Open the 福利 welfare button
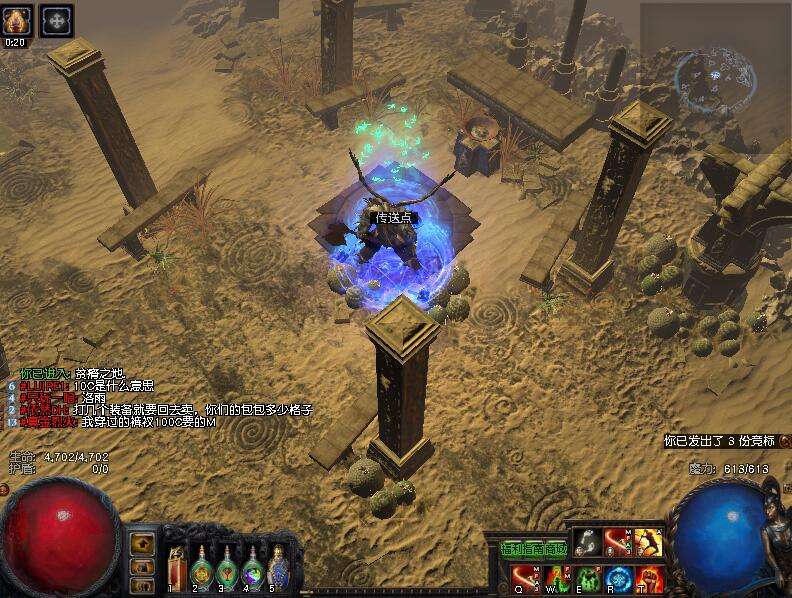The image size is (792, 598). [511, 549]
